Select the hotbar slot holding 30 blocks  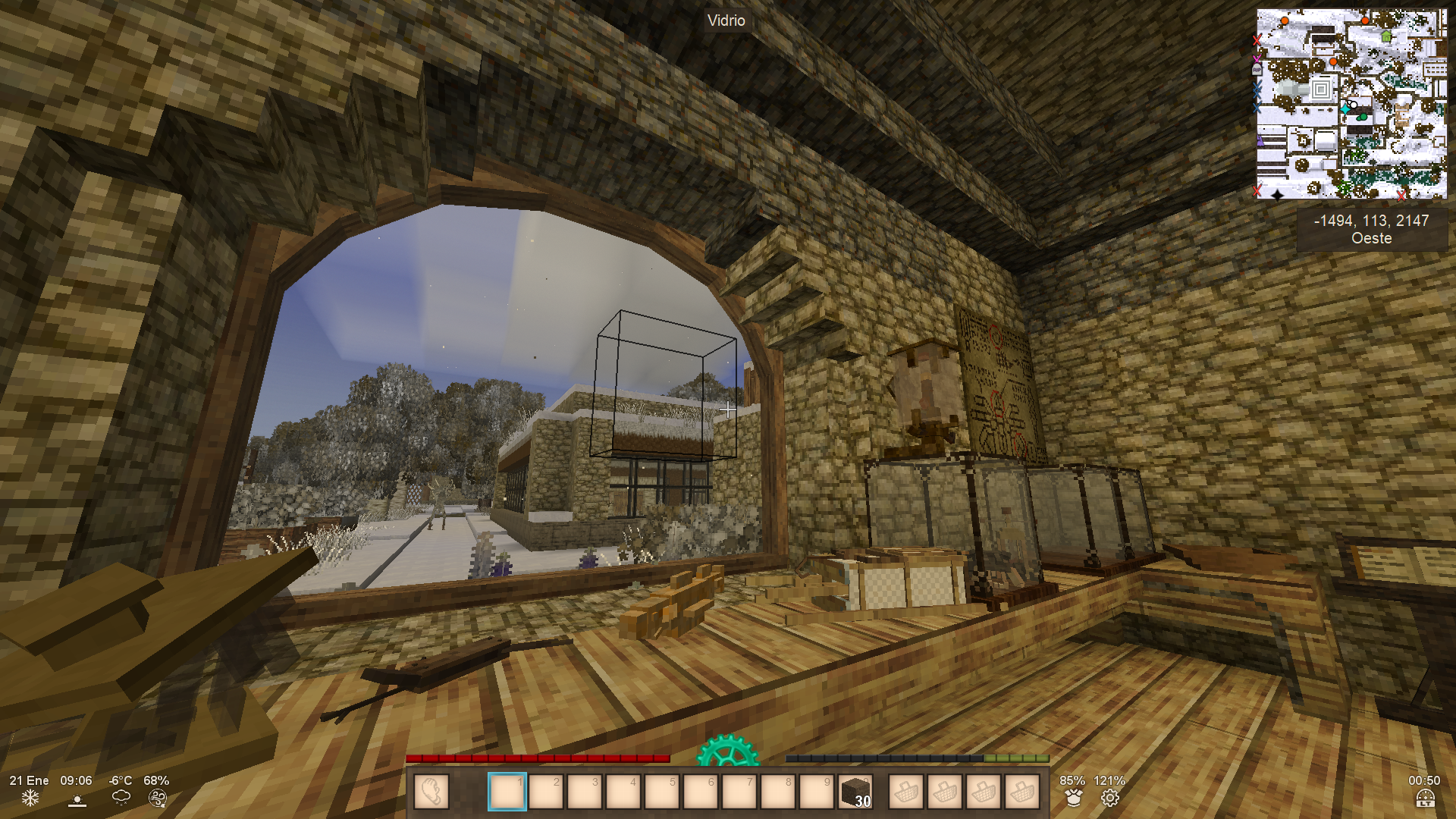click(855, 792)
